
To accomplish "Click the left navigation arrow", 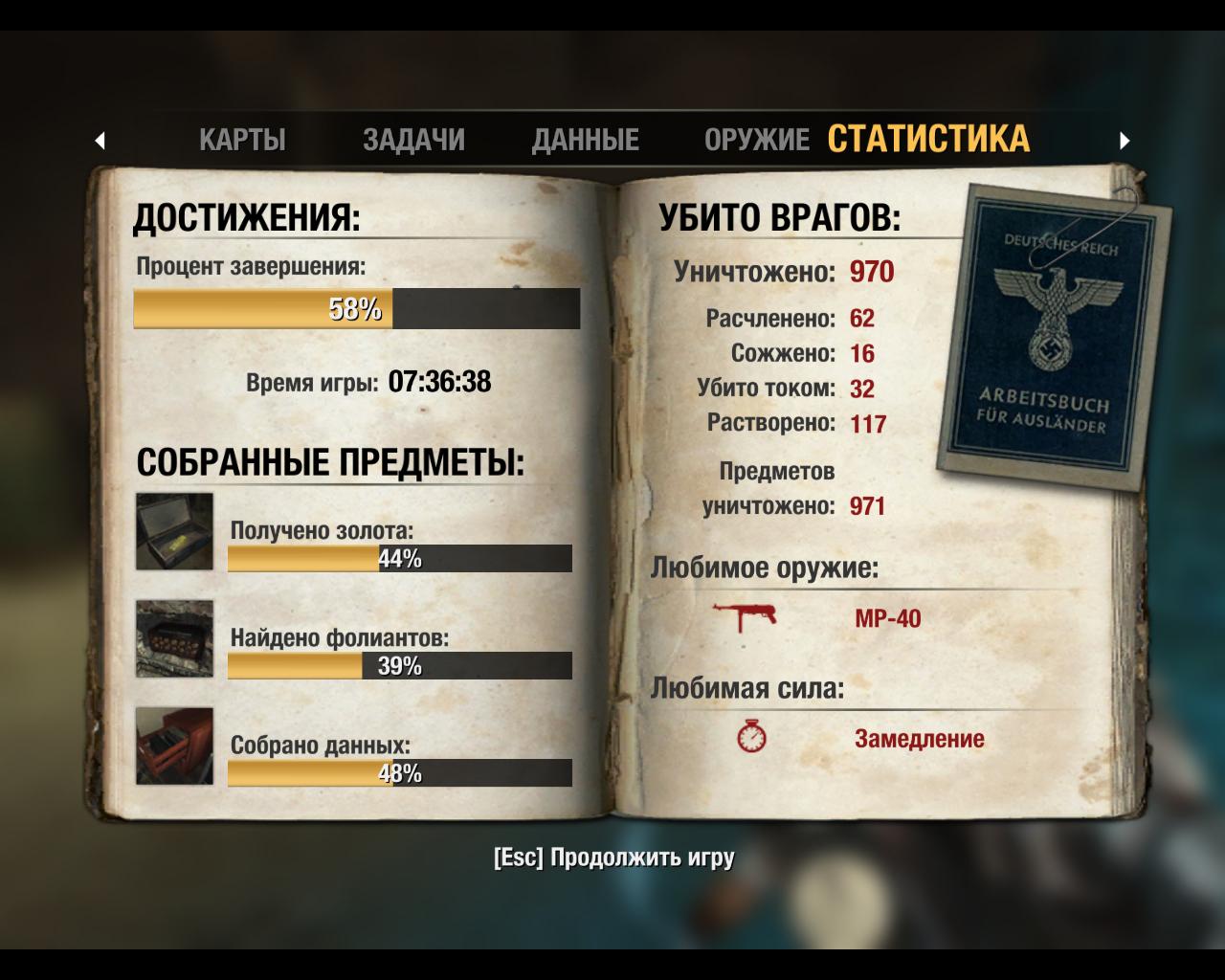I will pos(101,140).
